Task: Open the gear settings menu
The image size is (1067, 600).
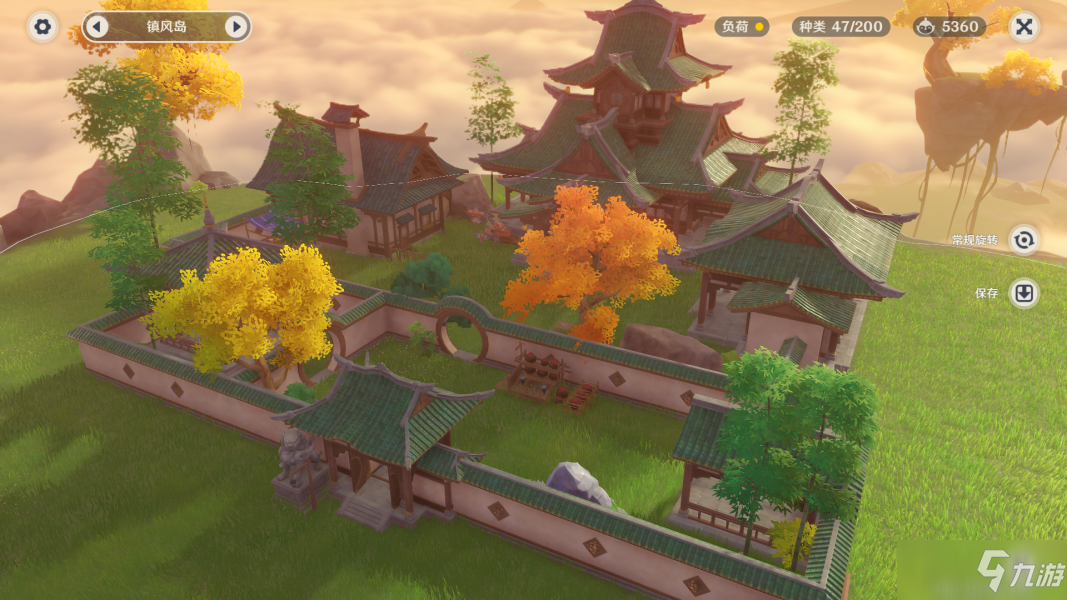Action: [42, 27]
